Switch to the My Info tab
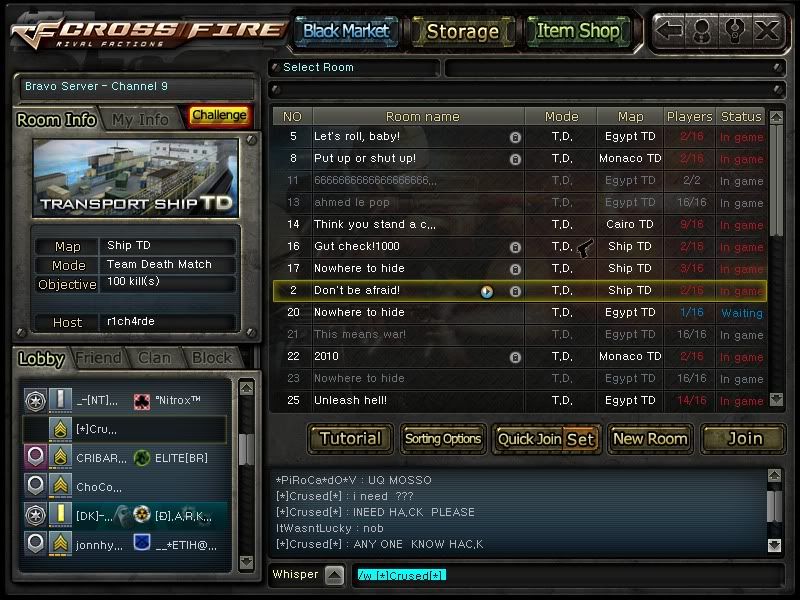The width and height of the screenshot is (800, 600). 140,119
